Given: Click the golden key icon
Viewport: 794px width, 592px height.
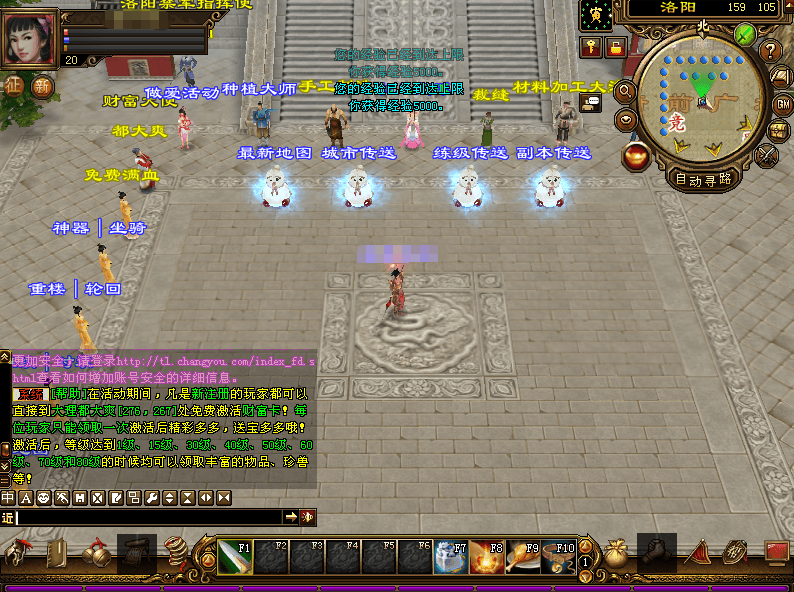Looking at the screenshot, I should pyautogui.click(x=591, y=47).
